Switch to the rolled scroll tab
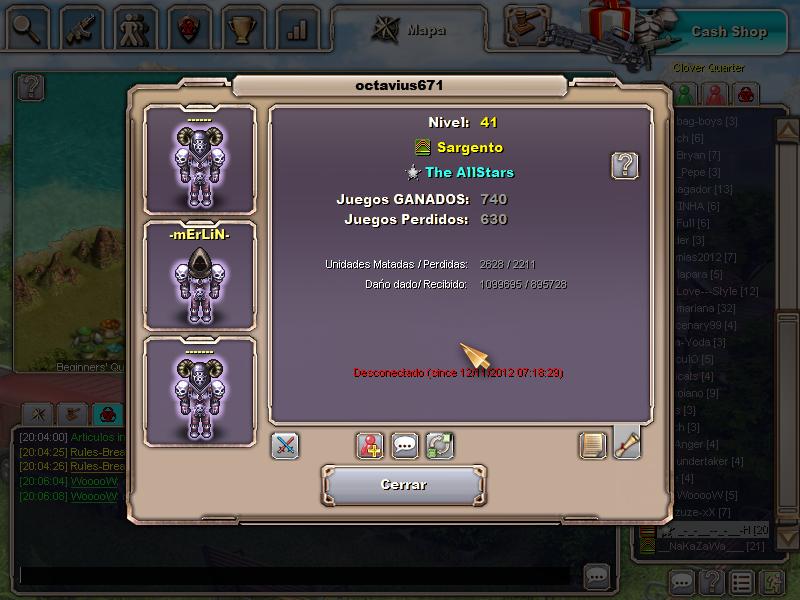800x600 pixels. click(x=627, y=444)
